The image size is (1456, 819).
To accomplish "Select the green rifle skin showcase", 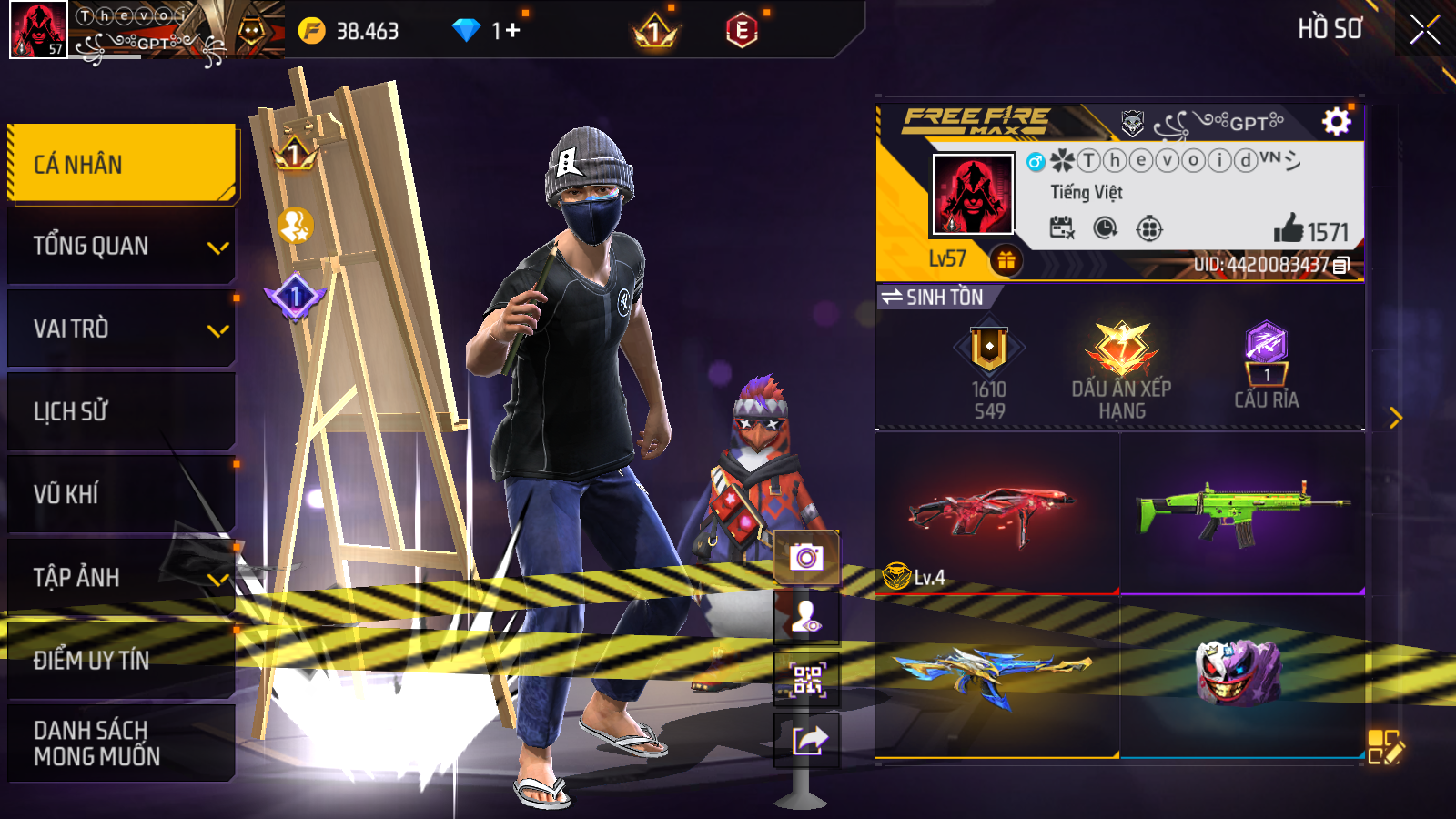I will pos(1242,513).
